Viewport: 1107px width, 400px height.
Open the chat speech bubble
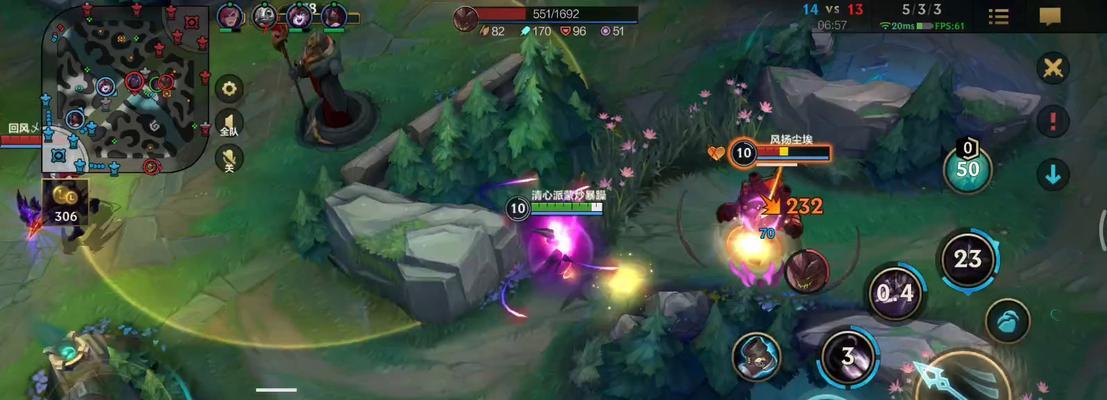point(1050,17)
